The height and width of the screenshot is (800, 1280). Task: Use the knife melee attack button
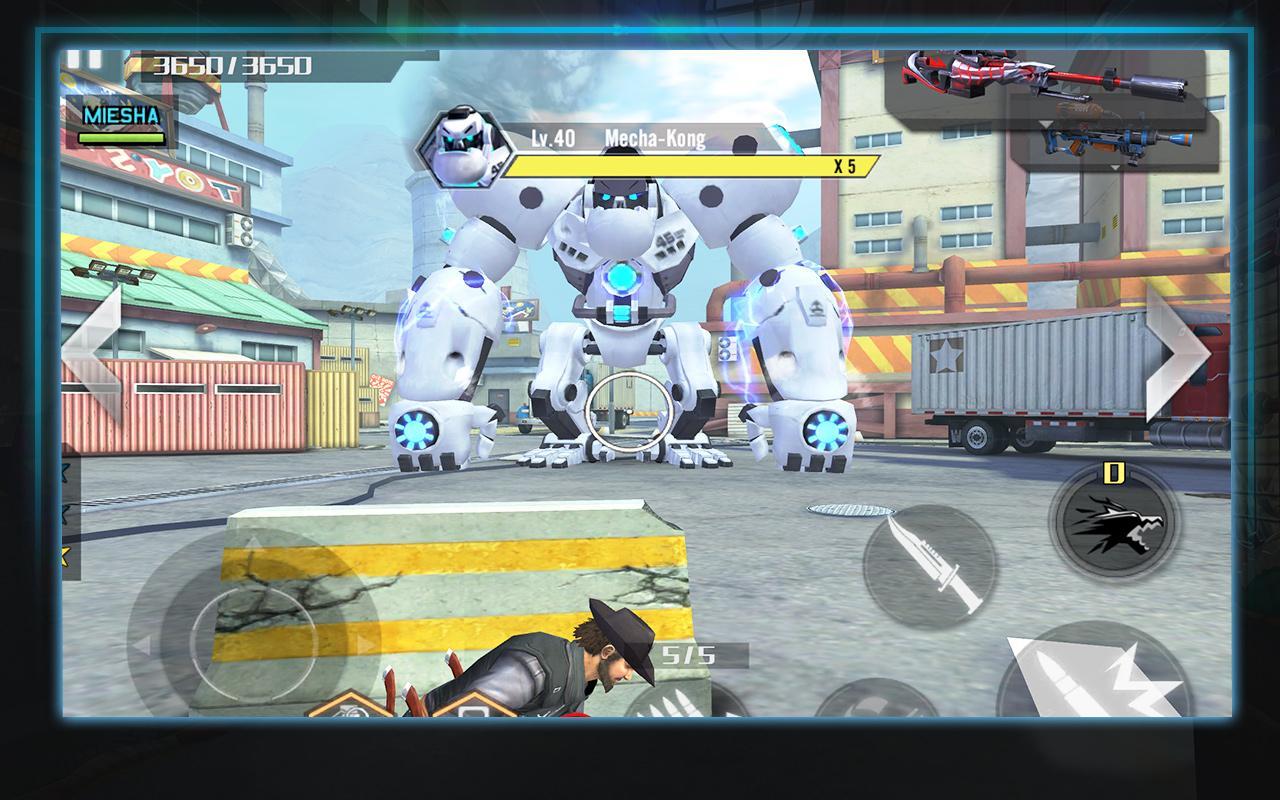[x=928, y=566]
